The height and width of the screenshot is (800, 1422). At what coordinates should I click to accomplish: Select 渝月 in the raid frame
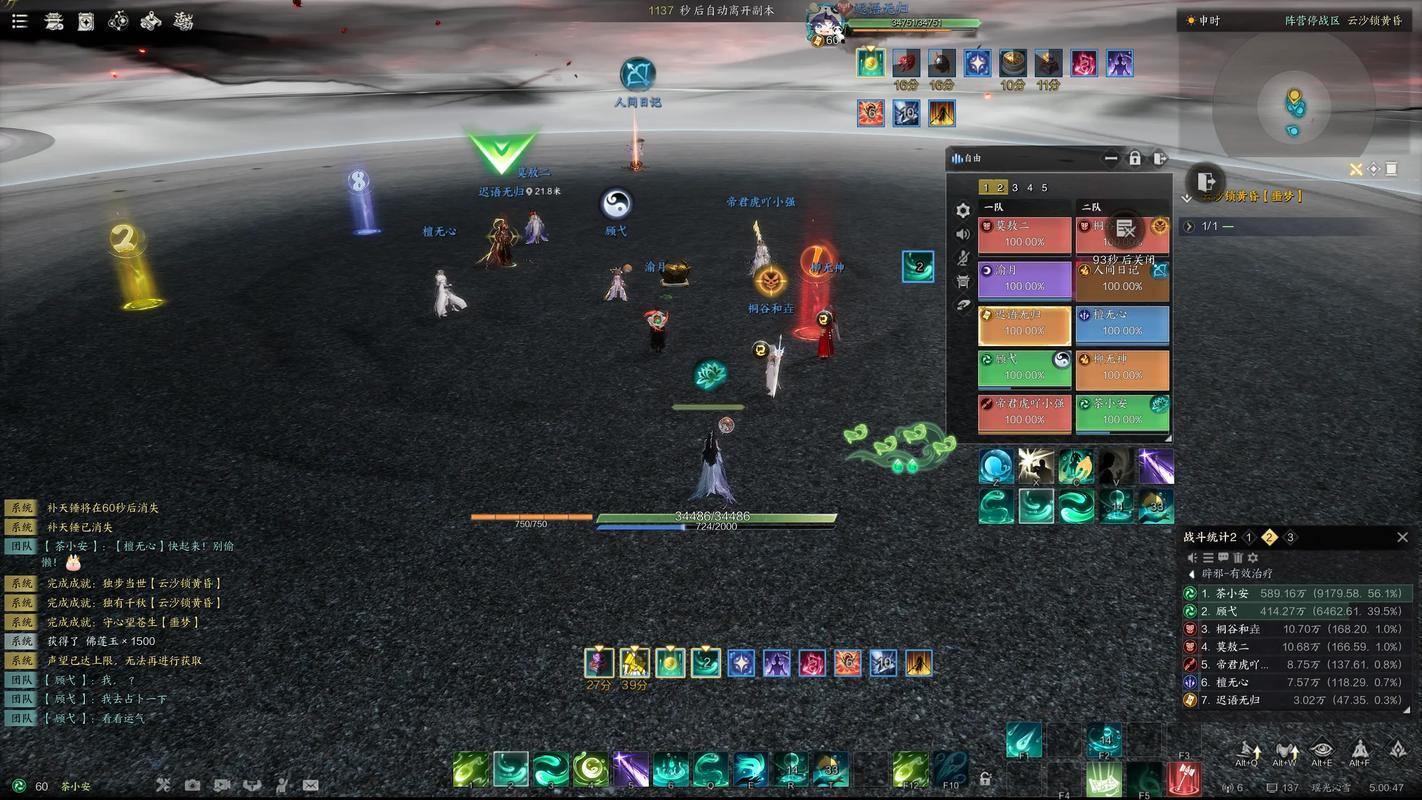[1024, 280]
